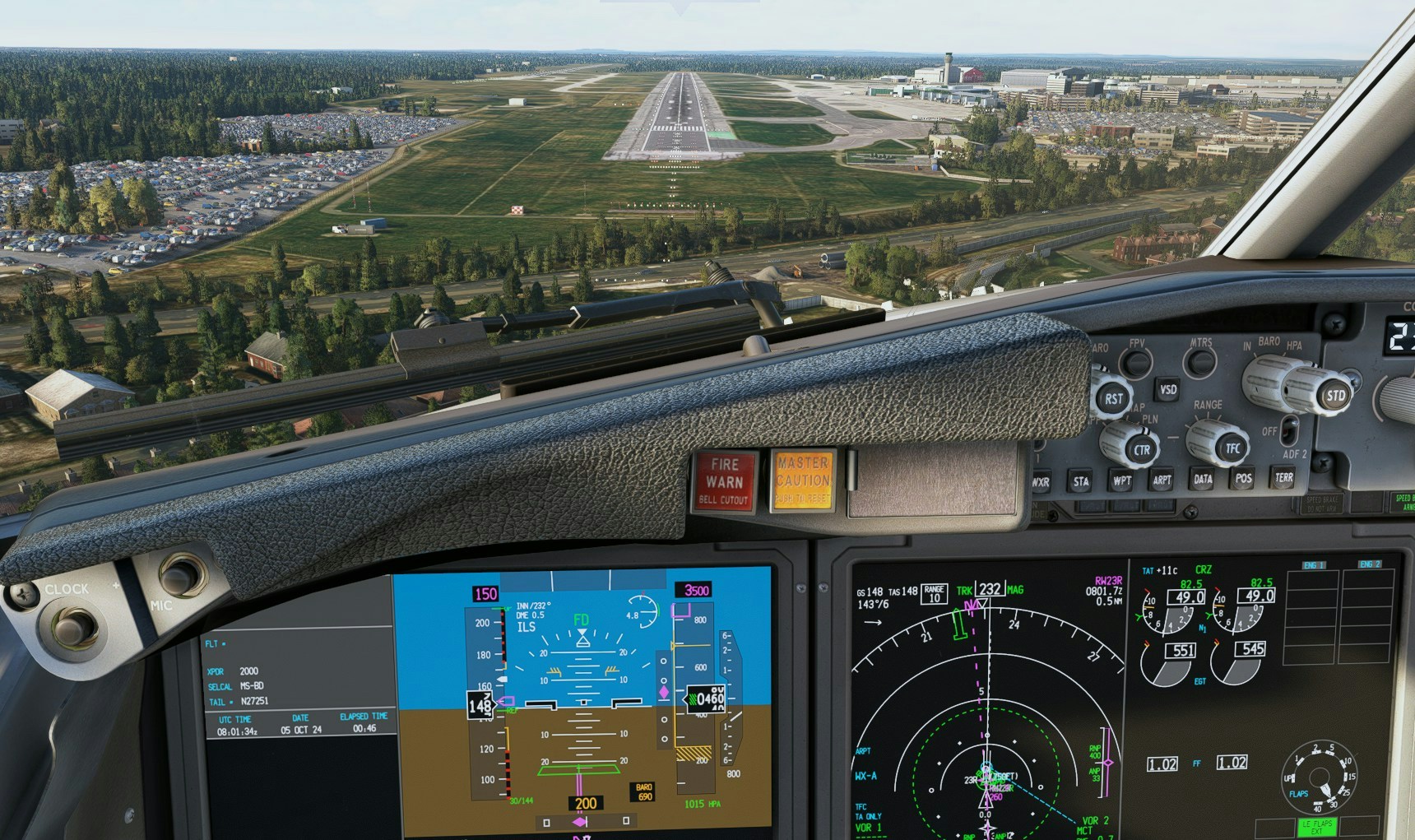Toggle the FPV flight path vector button
Viewport: 1415px width, 840px height.
[x=1136, y=362]
